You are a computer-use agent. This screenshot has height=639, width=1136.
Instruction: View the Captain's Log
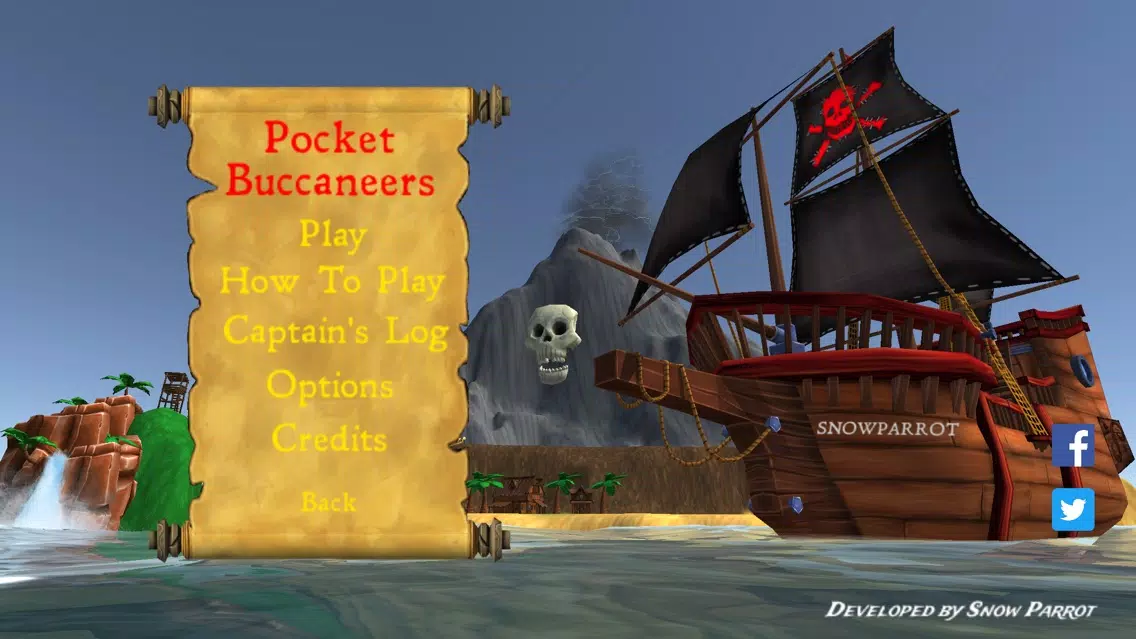point(334,331)
